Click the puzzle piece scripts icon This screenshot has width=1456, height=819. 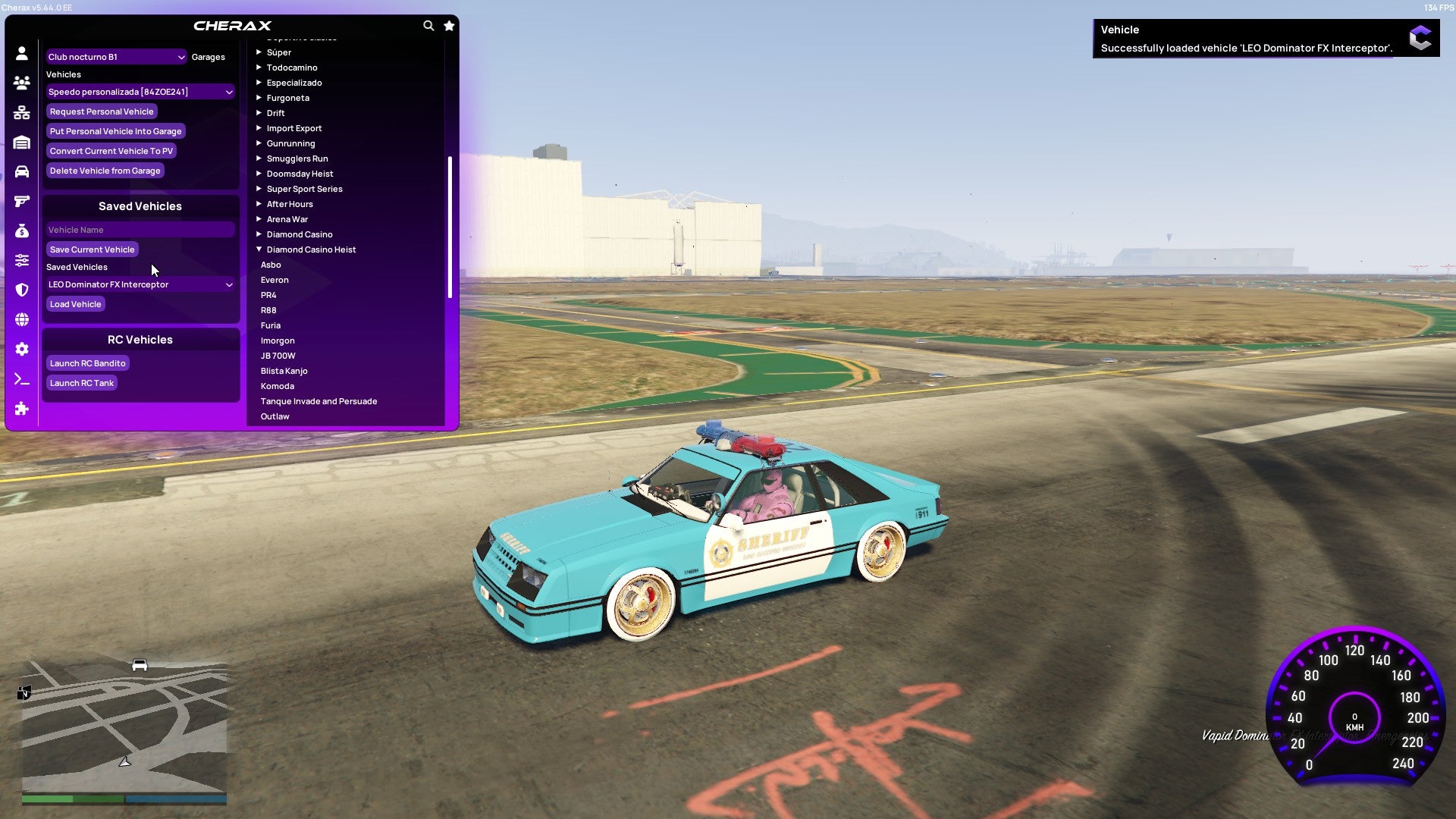coord(22,409)
